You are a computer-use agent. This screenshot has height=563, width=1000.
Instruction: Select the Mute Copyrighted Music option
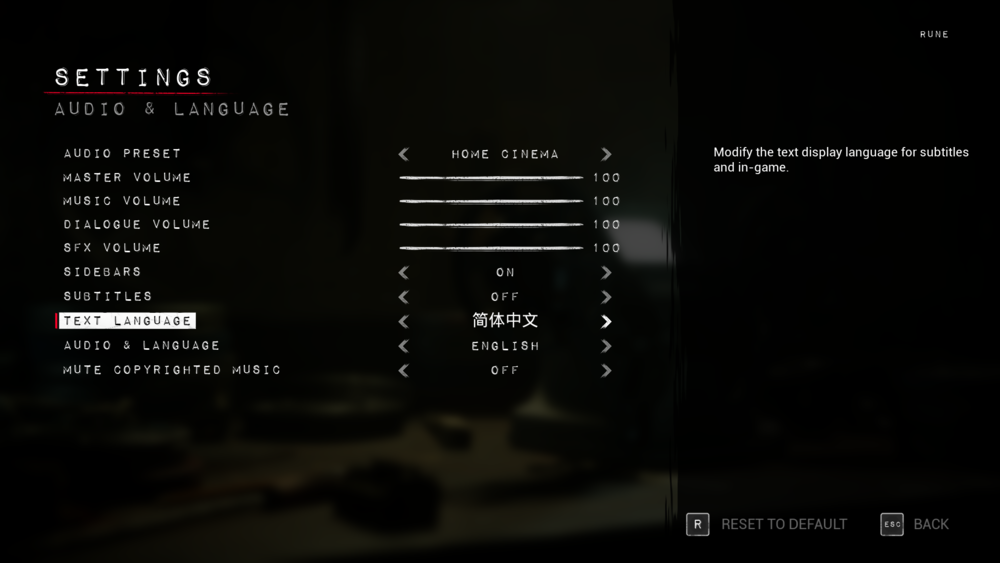[172, 370]
